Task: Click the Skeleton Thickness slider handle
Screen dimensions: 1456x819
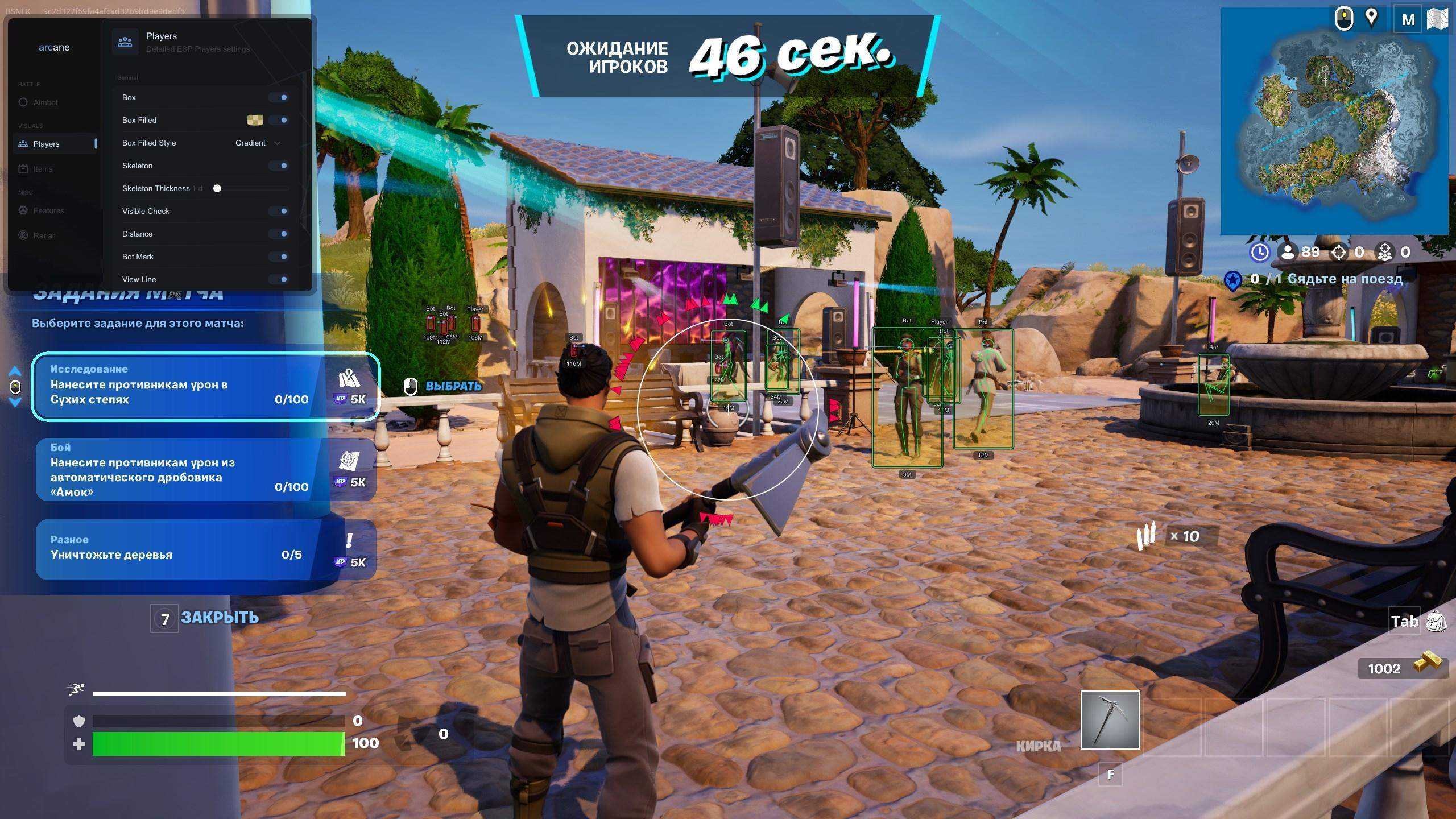Action: (217, 188)
